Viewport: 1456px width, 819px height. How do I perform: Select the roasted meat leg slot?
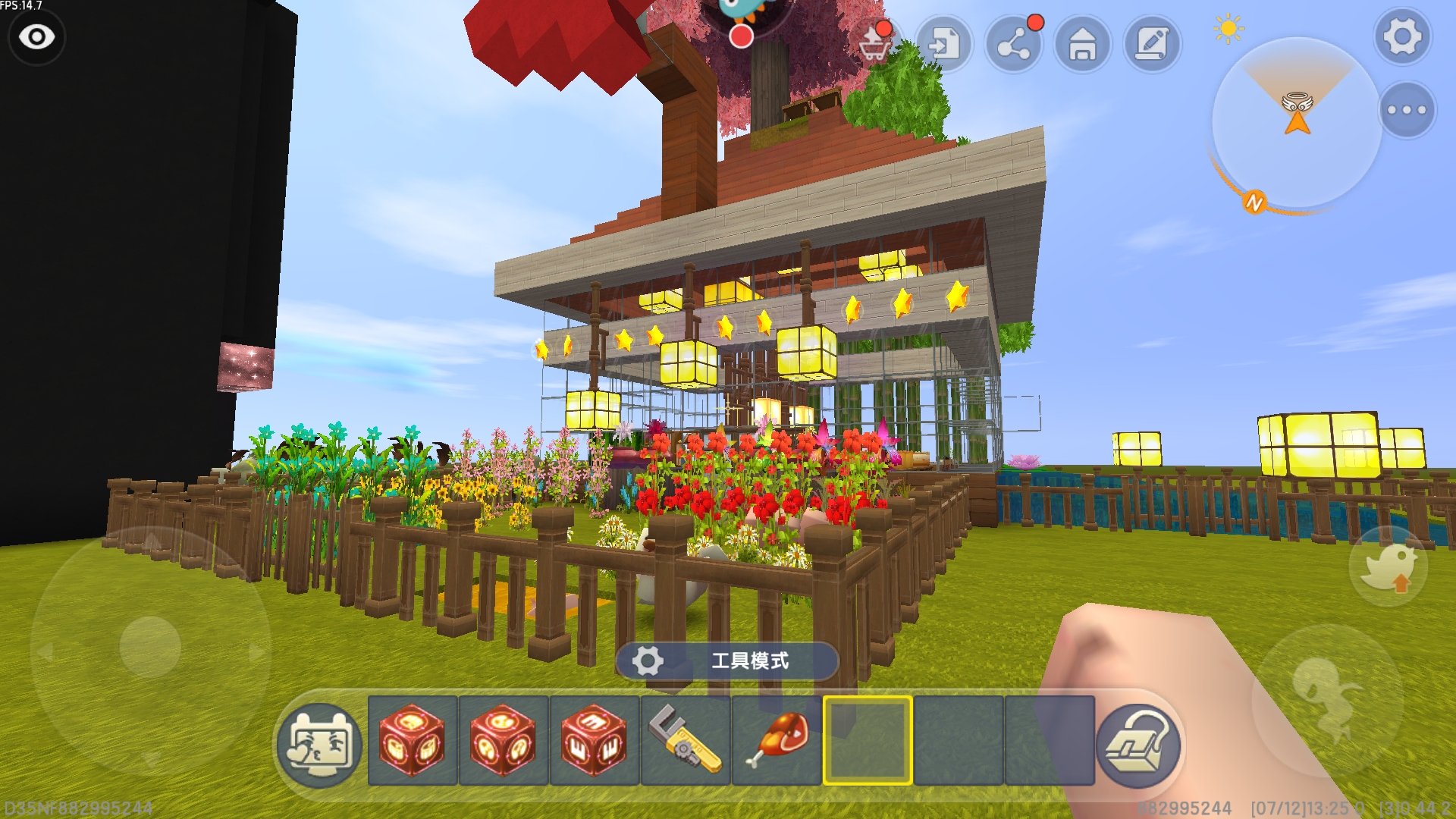777,740
